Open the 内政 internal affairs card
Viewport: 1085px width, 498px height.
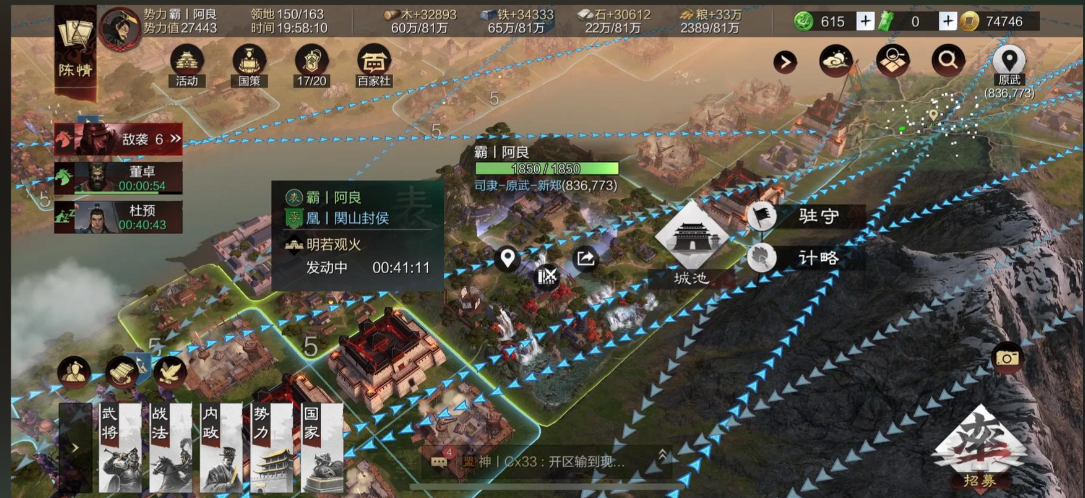(x=220, y=447)
